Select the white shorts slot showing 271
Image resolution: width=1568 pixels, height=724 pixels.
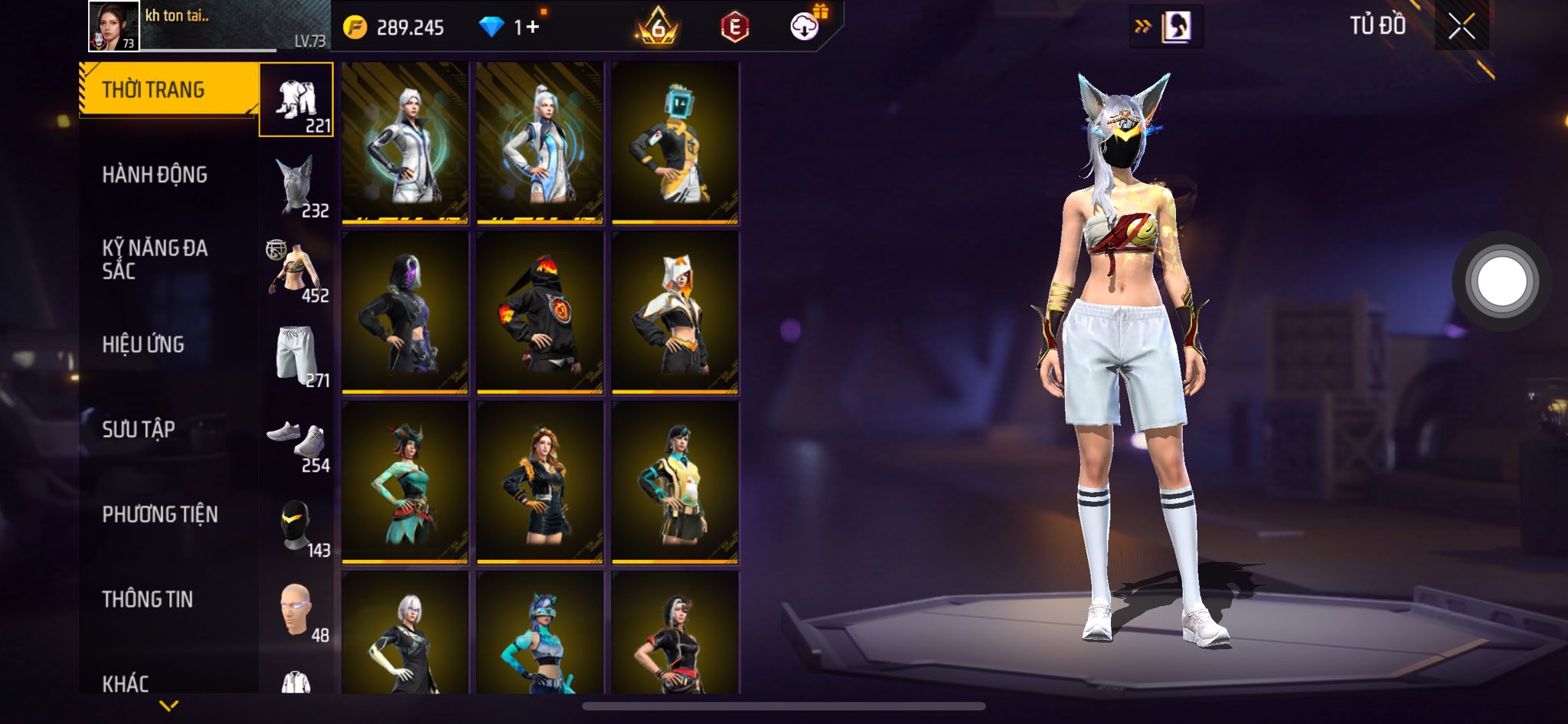(296, 355)
